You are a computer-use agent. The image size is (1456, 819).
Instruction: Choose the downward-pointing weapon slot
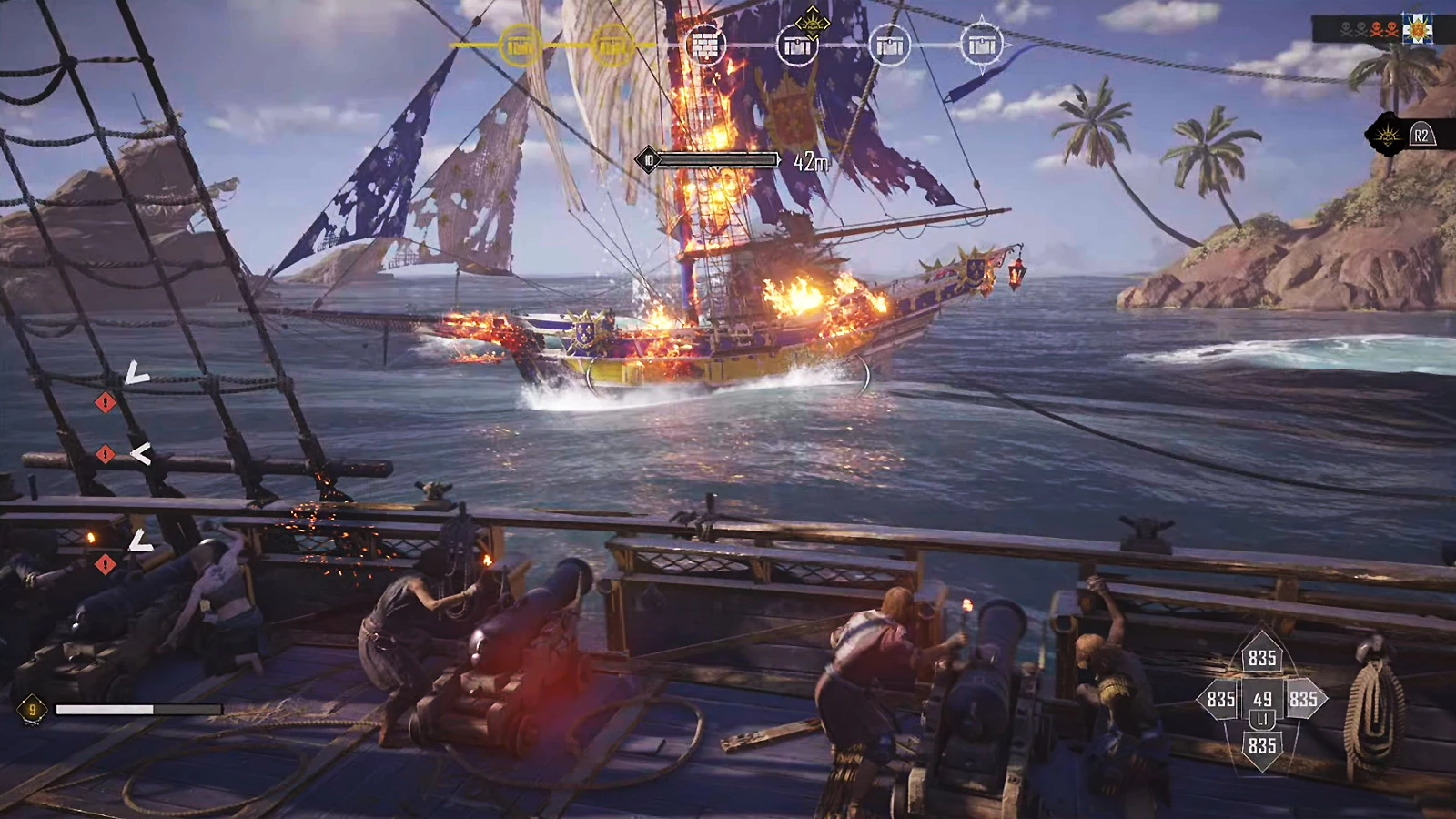tap(1261, 746)
